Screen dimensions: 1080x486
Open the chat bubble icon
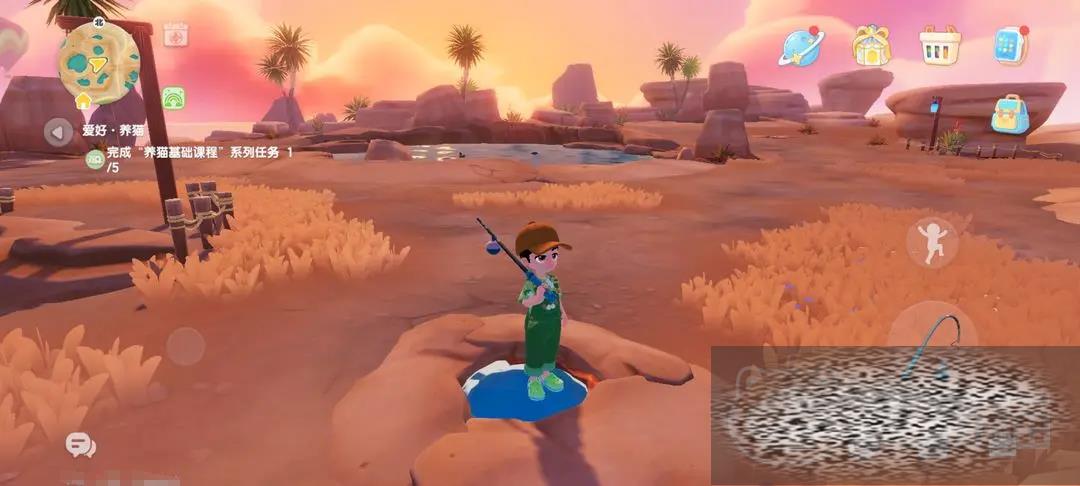tap(80, 444)
